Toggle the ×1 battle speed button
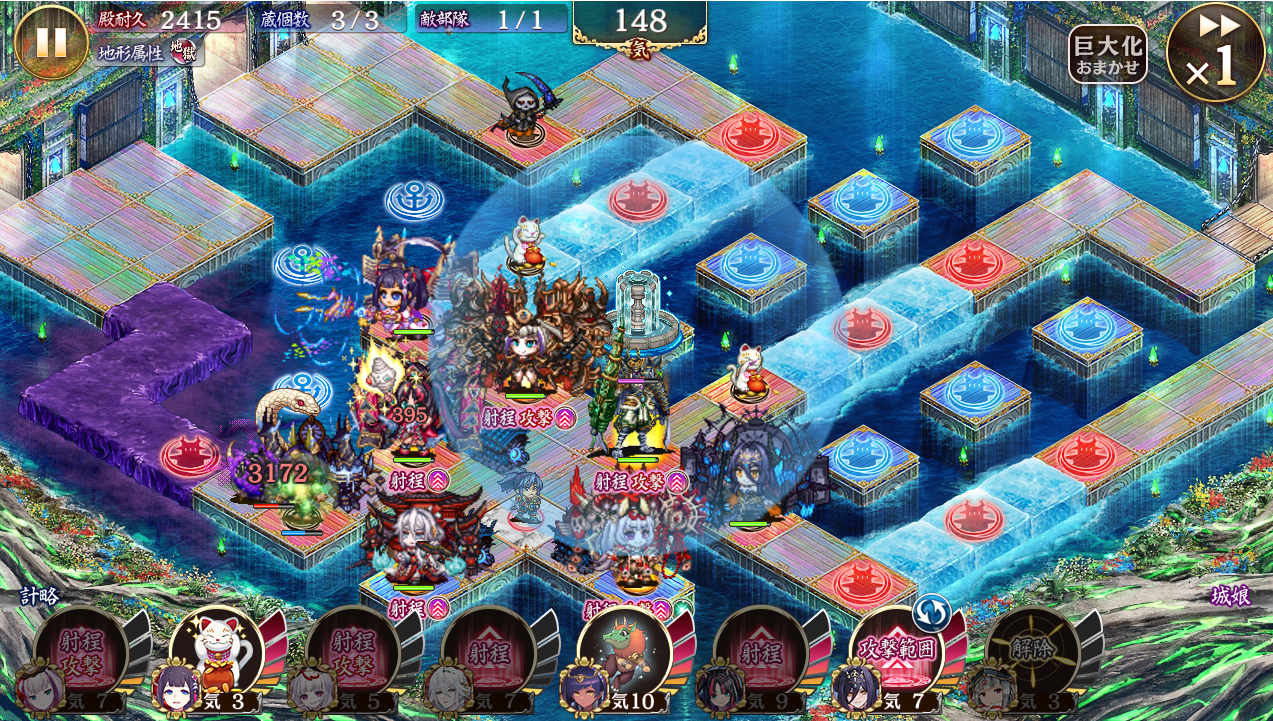The width and height of the screenshot is (1273, 721). click(x=1216, y=54)
